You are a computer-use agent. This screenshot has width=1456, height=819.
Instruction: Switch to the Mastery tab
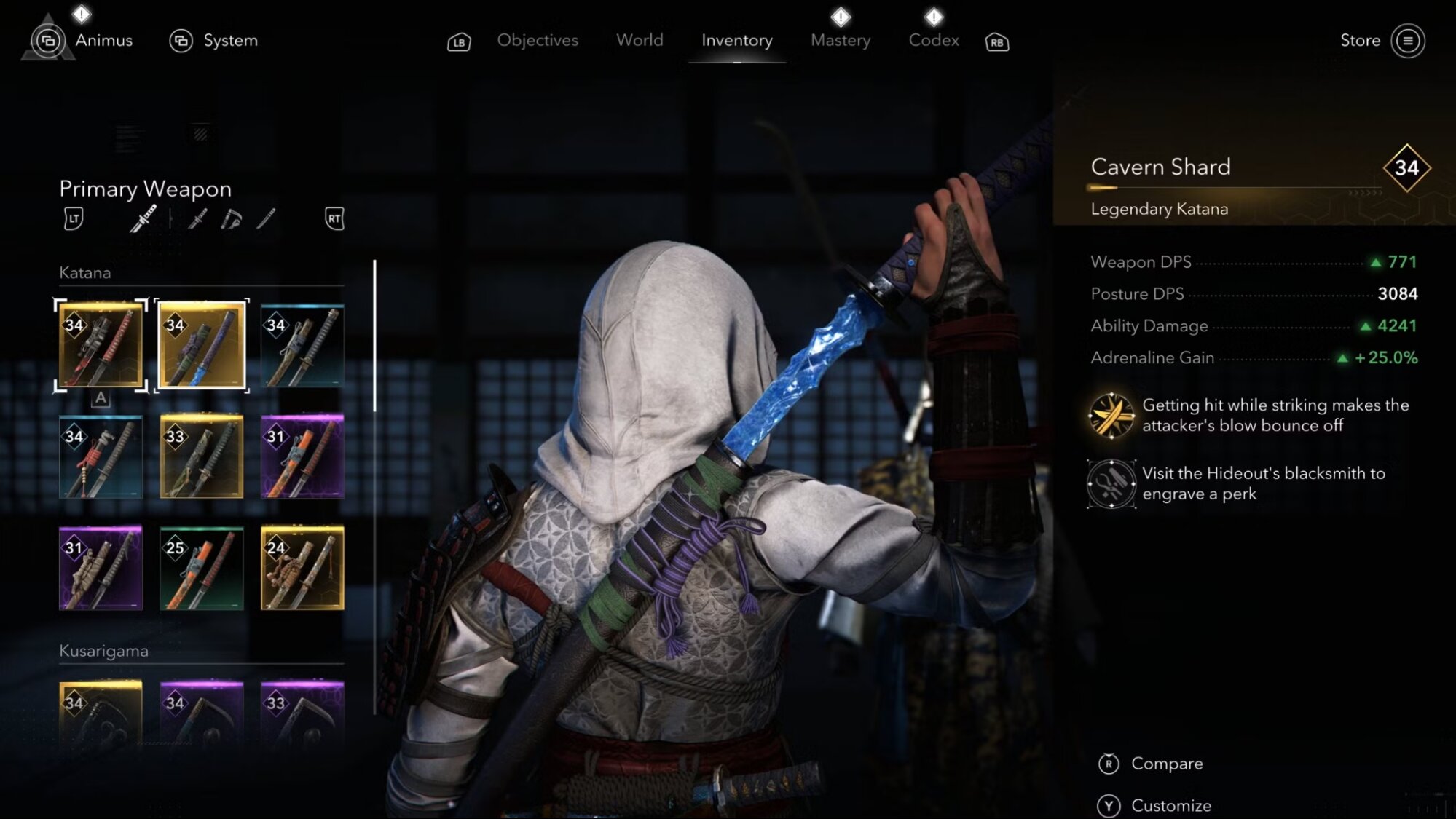[840, 40]
